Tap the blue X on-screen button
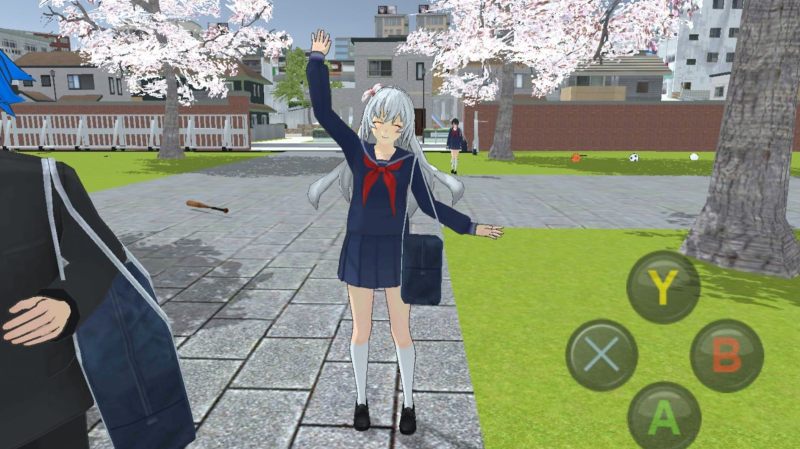Image resolution: width=800 pixels, height=449 pixels. point(601,354)
